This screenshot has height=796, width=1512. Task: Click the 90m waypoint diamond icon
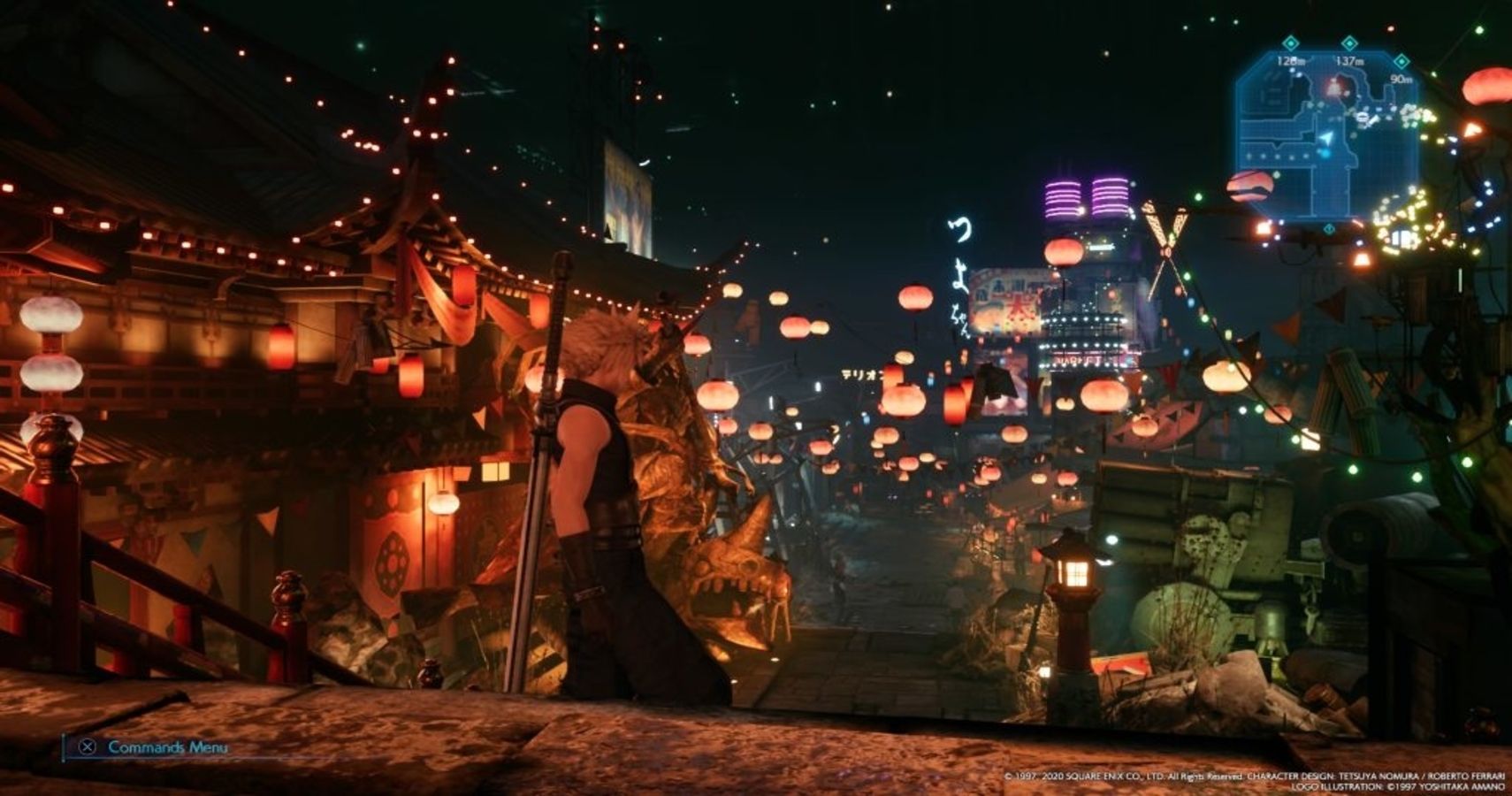1401,59
